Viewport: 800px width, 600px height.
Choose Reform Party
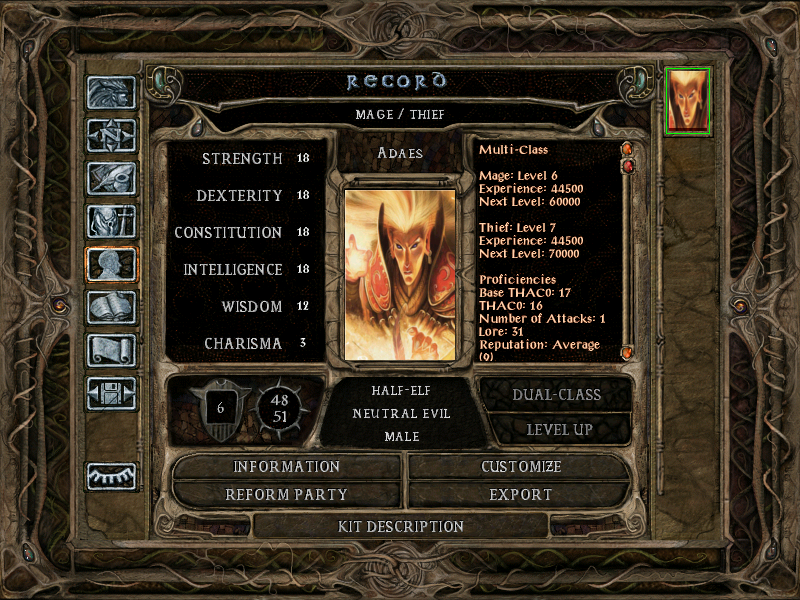[x=287, y=494]
